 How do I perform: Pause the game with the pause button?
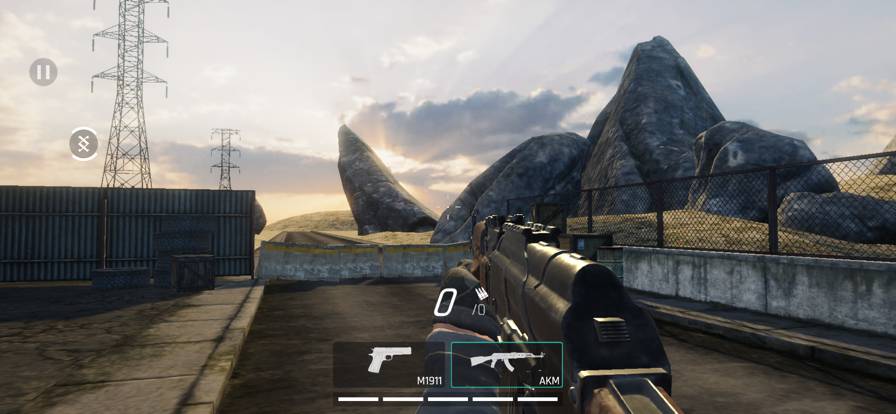tap(43, 72)
